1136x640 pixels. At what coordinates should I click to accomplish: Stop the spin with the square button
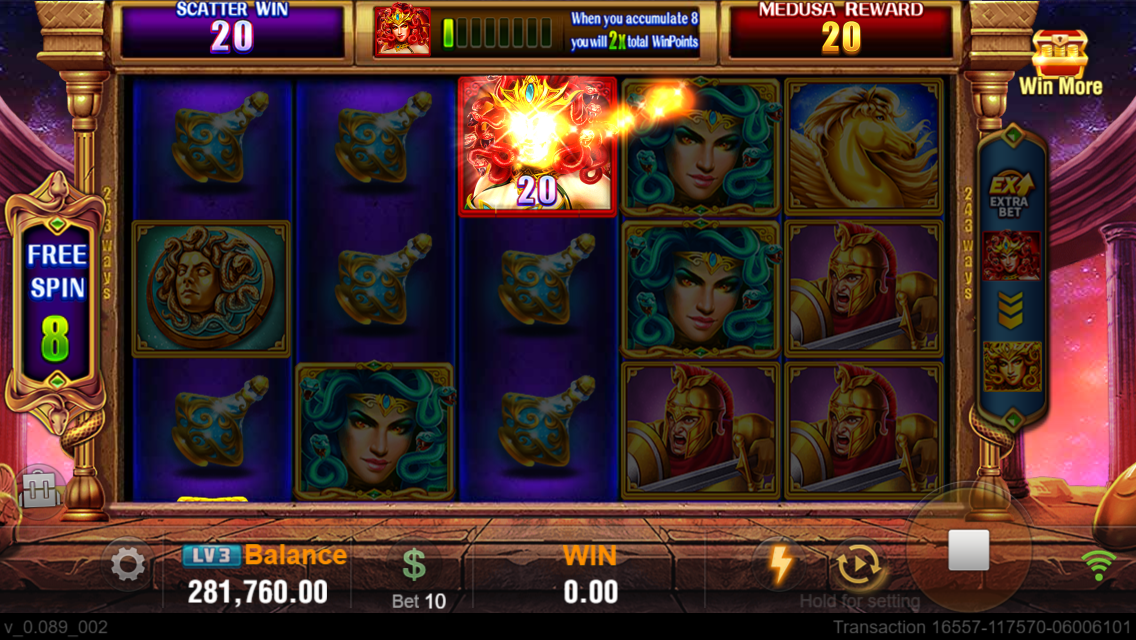click(x=968, y=550)
